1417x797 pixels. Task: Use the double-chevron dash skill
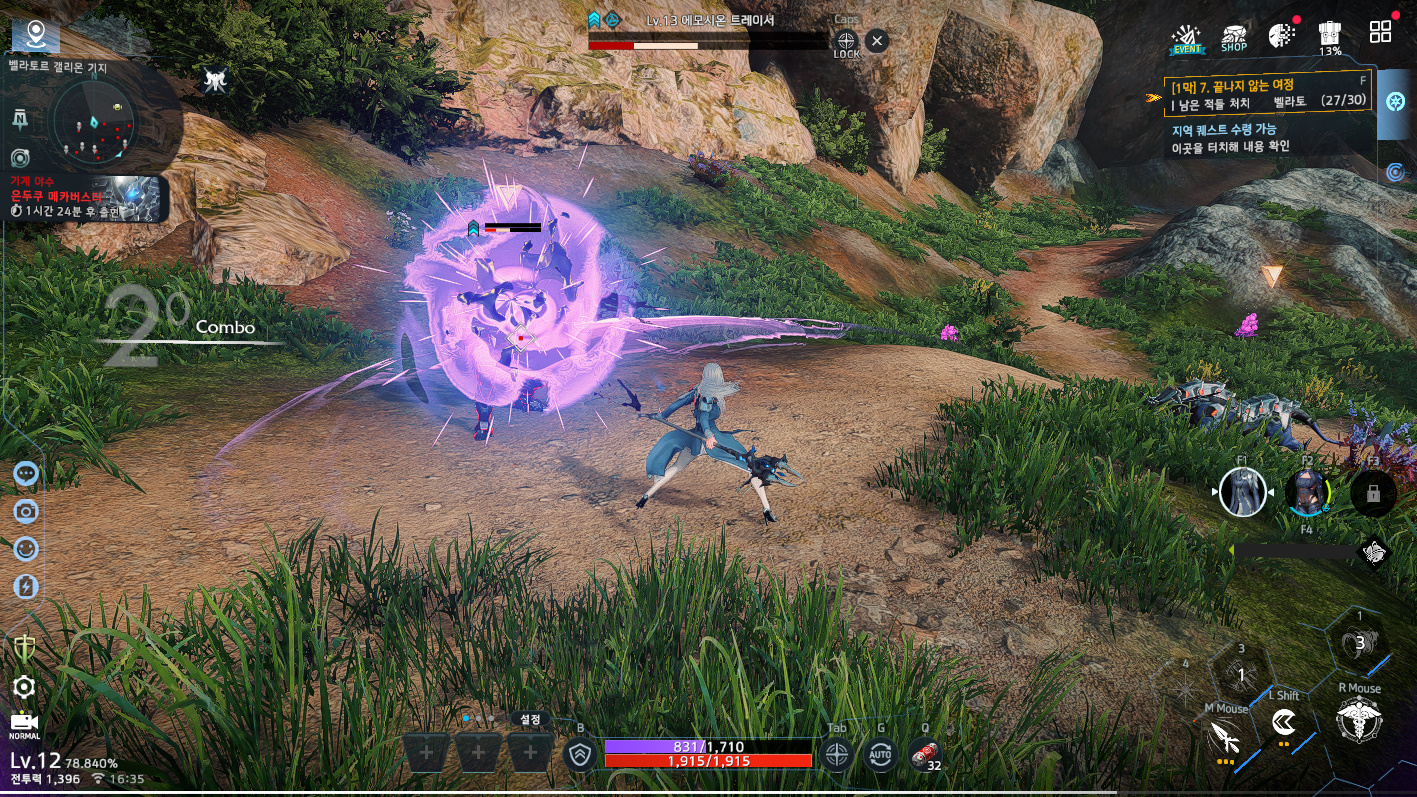pyautogui.click(x=1284, y=722)
